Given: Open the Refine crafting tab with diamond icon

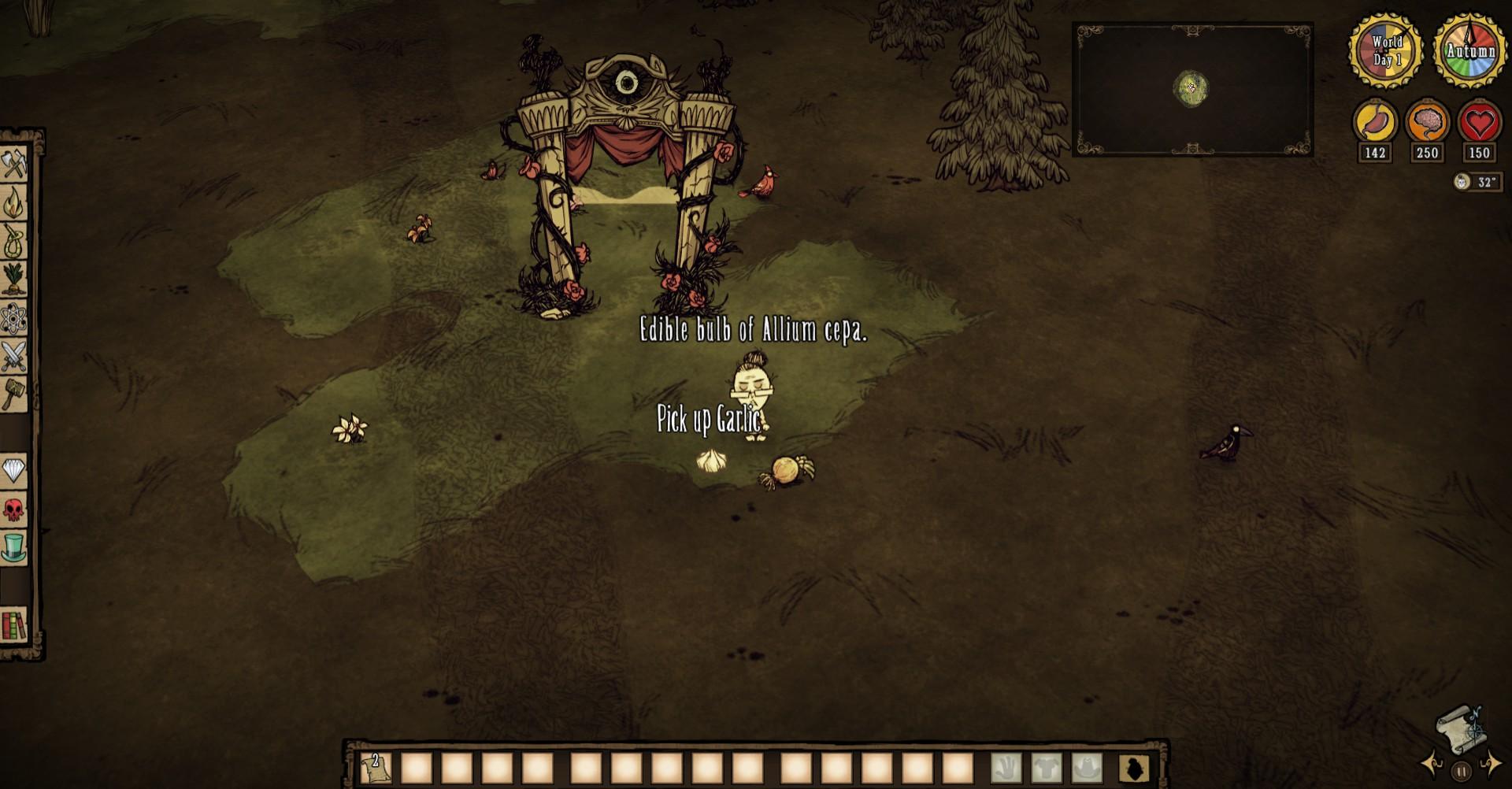Looking at the screenshot, I should [14, 471].
